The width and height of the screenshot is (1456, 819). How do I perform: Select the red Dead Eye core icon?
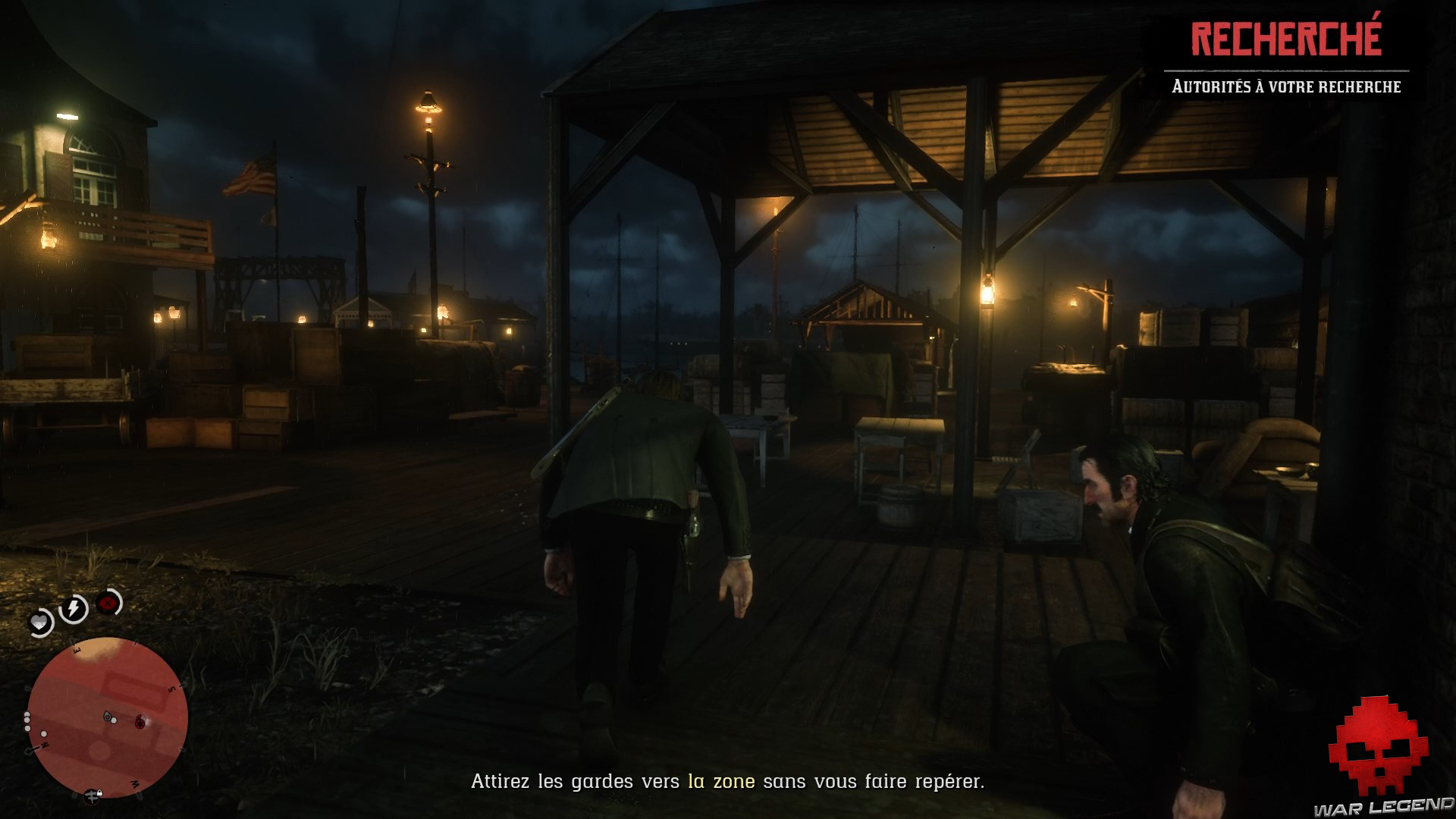tap(106, 602)
